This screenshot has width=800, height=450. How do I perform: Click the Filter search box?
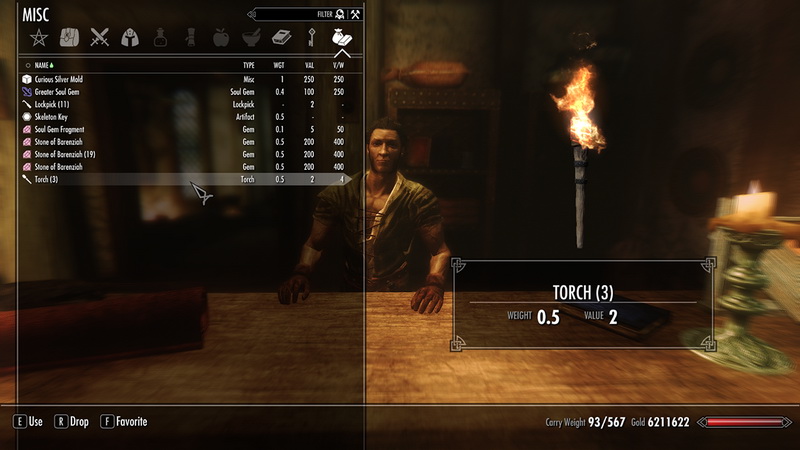point(290,14)
